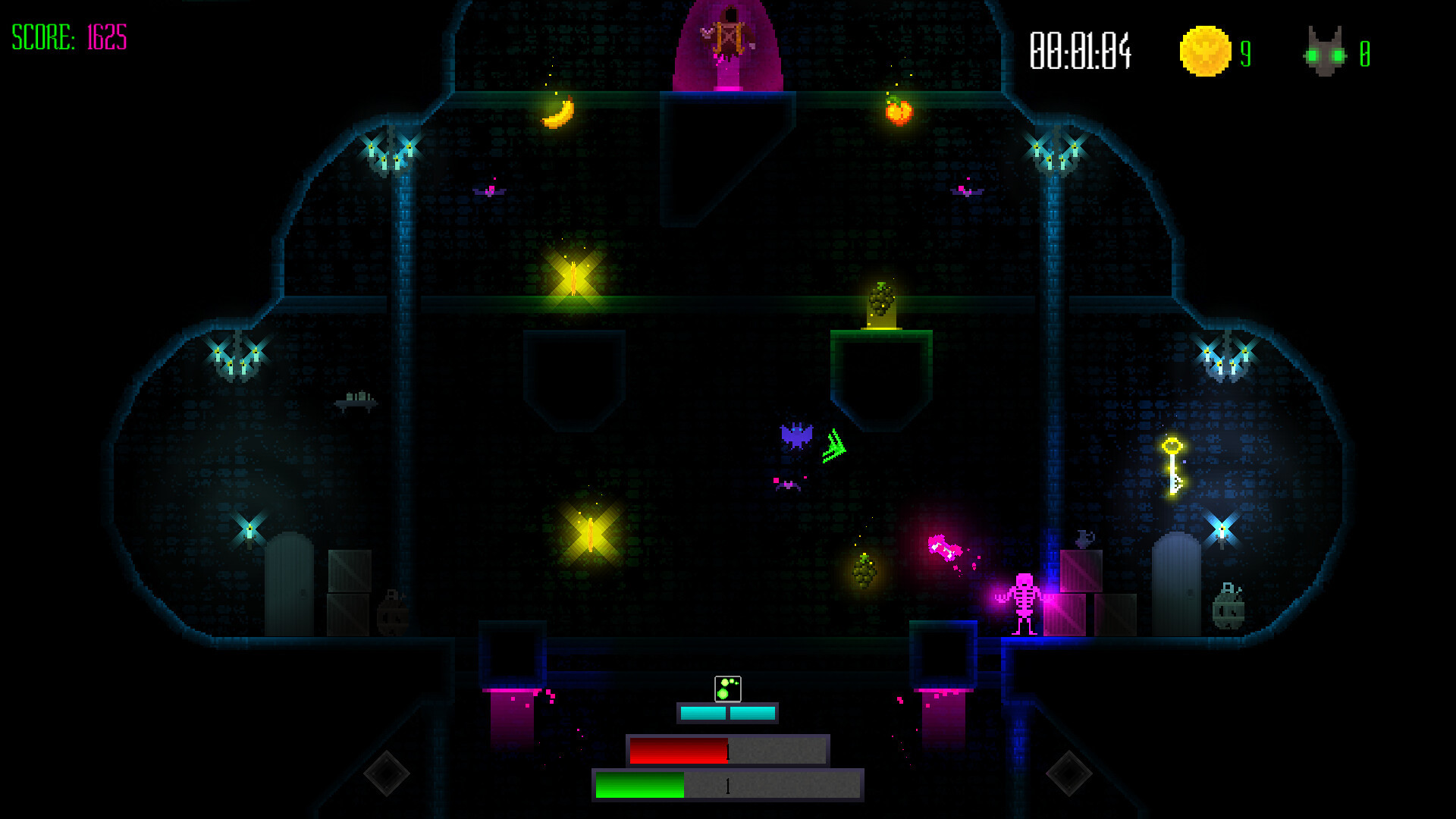Viewport: 1456px width, 819px height.
Task: Select the green bubbles ability icon
Action: coord(727,689)
